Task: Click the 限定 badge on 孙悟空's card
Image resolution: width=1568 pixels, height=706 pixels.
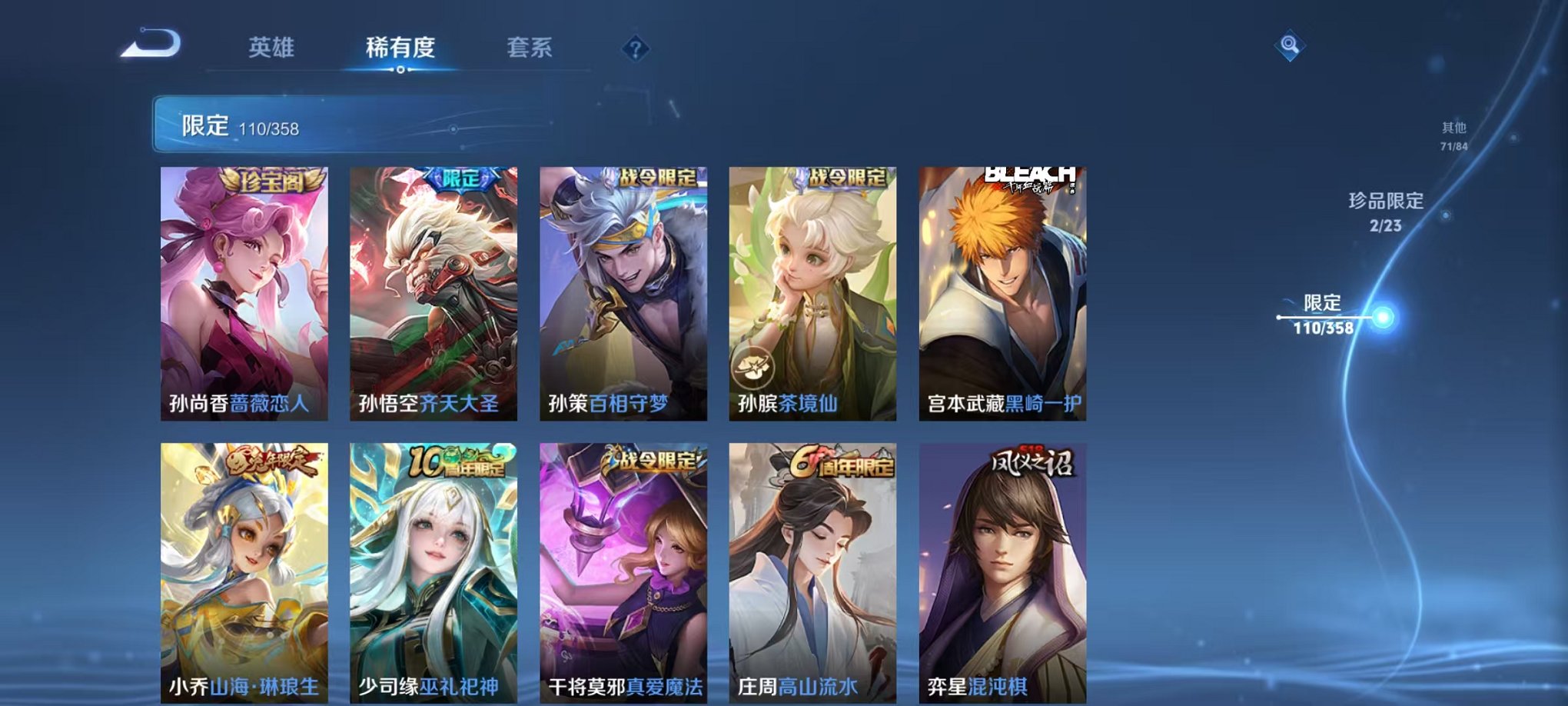Action: [x=460, y=178]
